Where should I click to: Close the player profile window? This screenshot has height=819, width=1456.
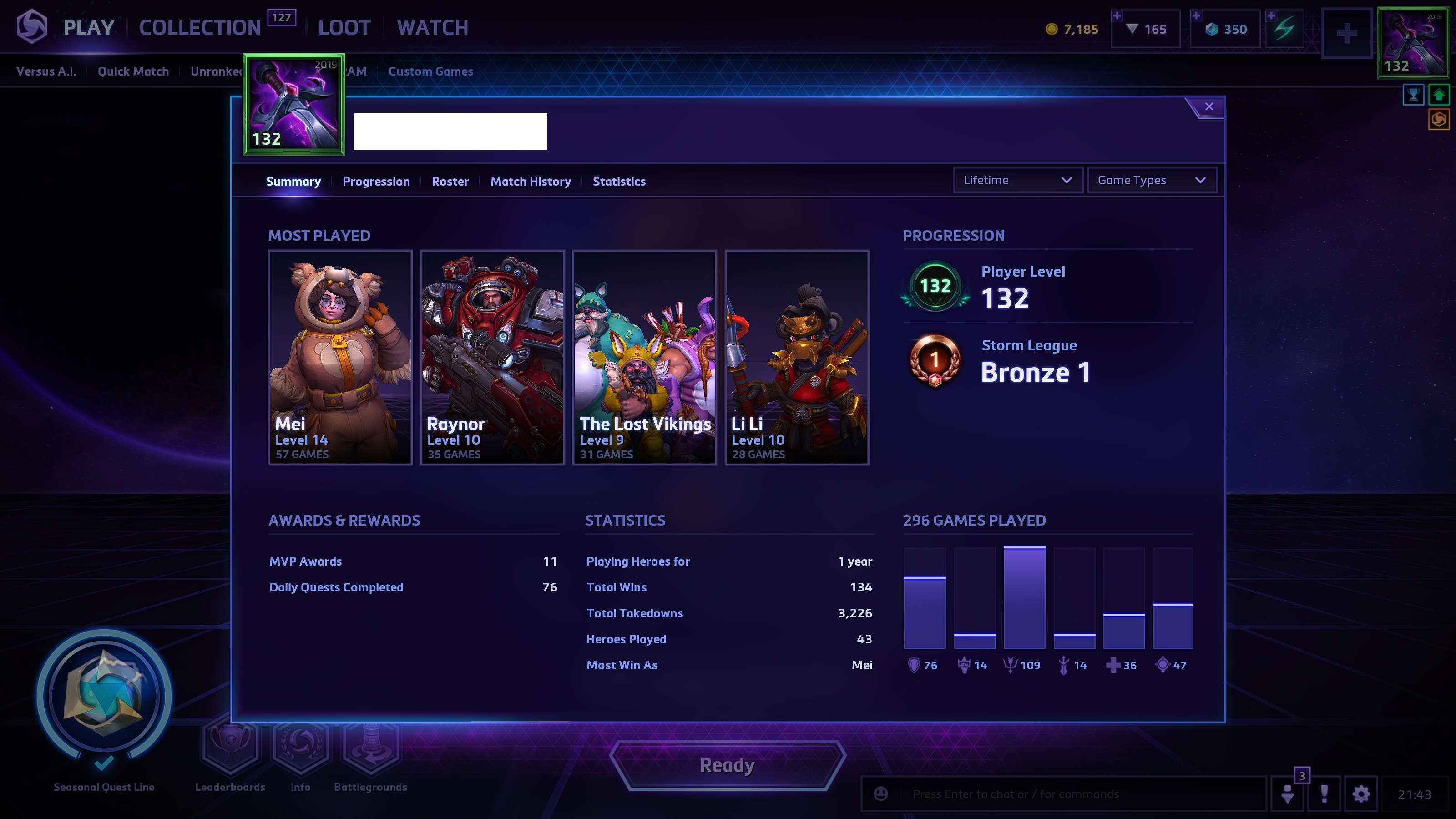click(x=1208, y=107)
